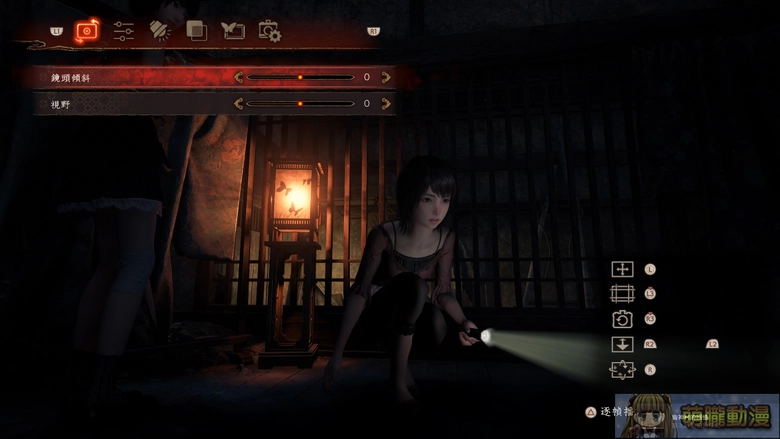Screen dimensions: 780x439
Task: Select the camera rotation tab icon
Action: pos(88,31)
